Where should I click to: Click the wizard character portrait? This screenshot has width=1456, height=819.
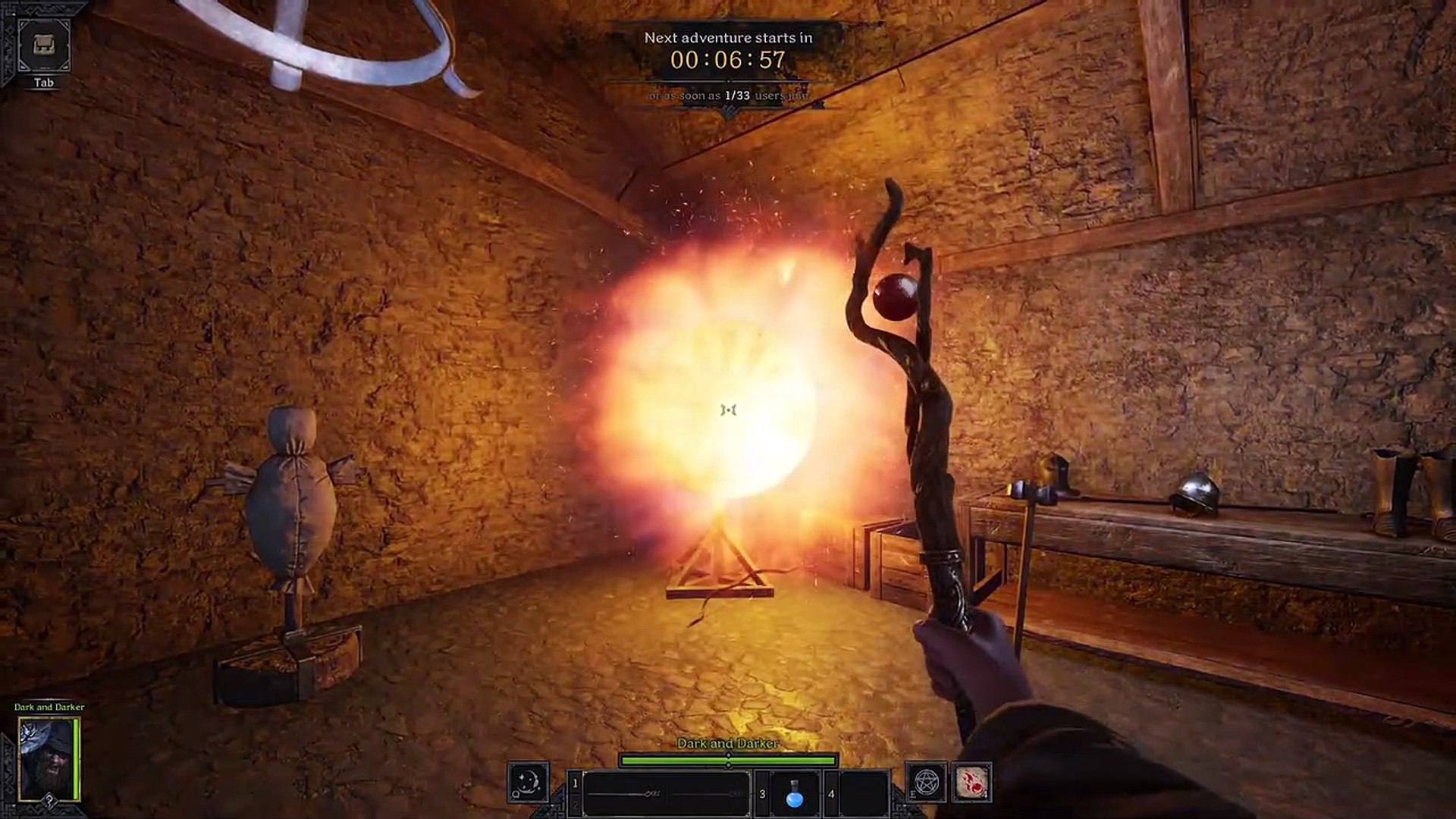pos(47,758)
